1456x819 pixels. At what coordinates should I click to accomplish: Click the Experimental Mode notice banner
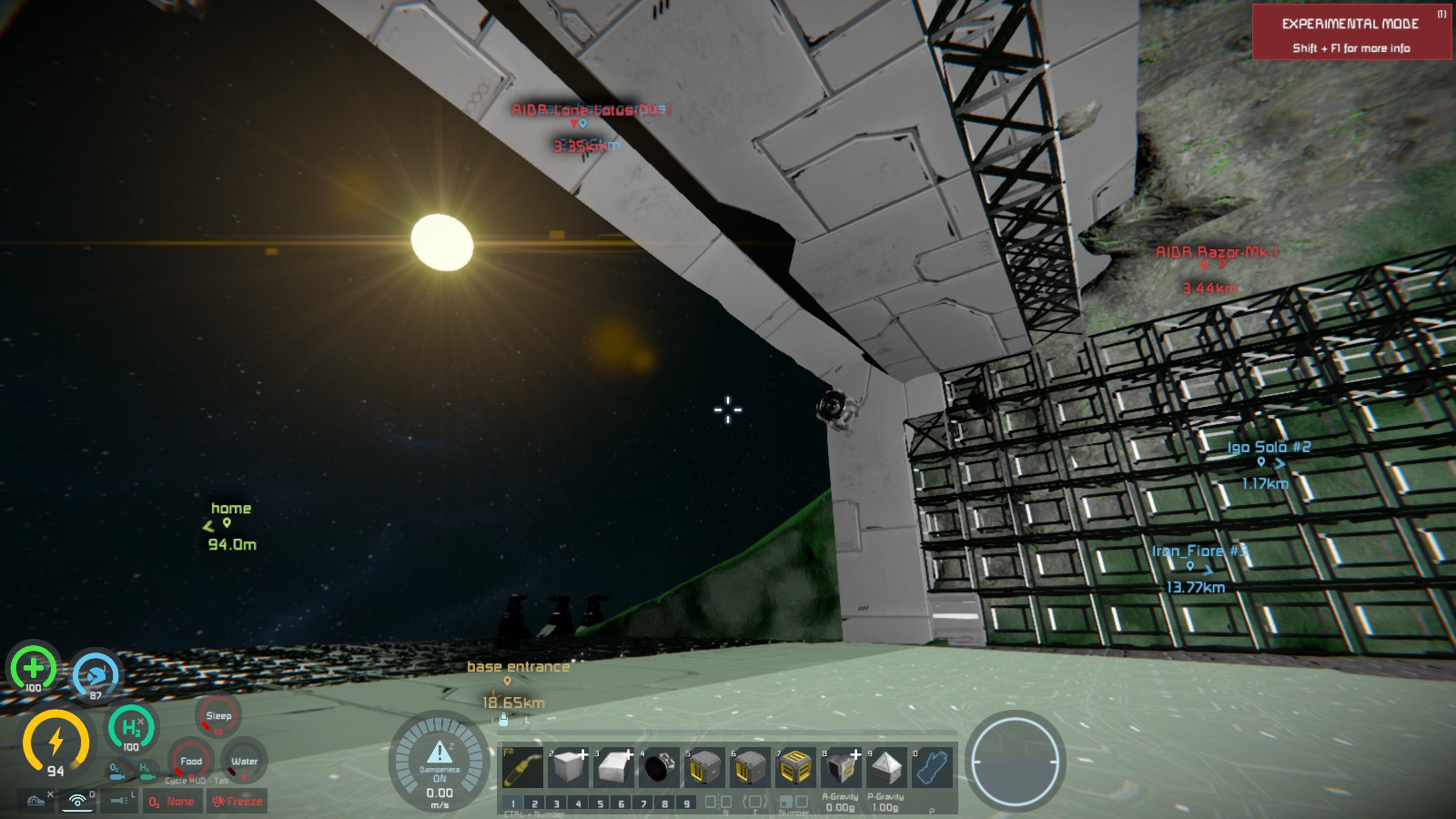pyautogui.click(x=1351, y=33)
